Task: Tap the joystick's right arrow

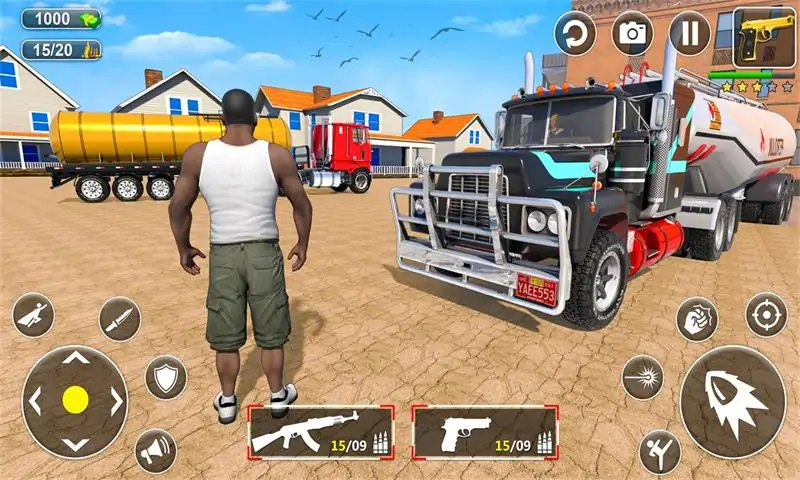Action: pos(116,400)
